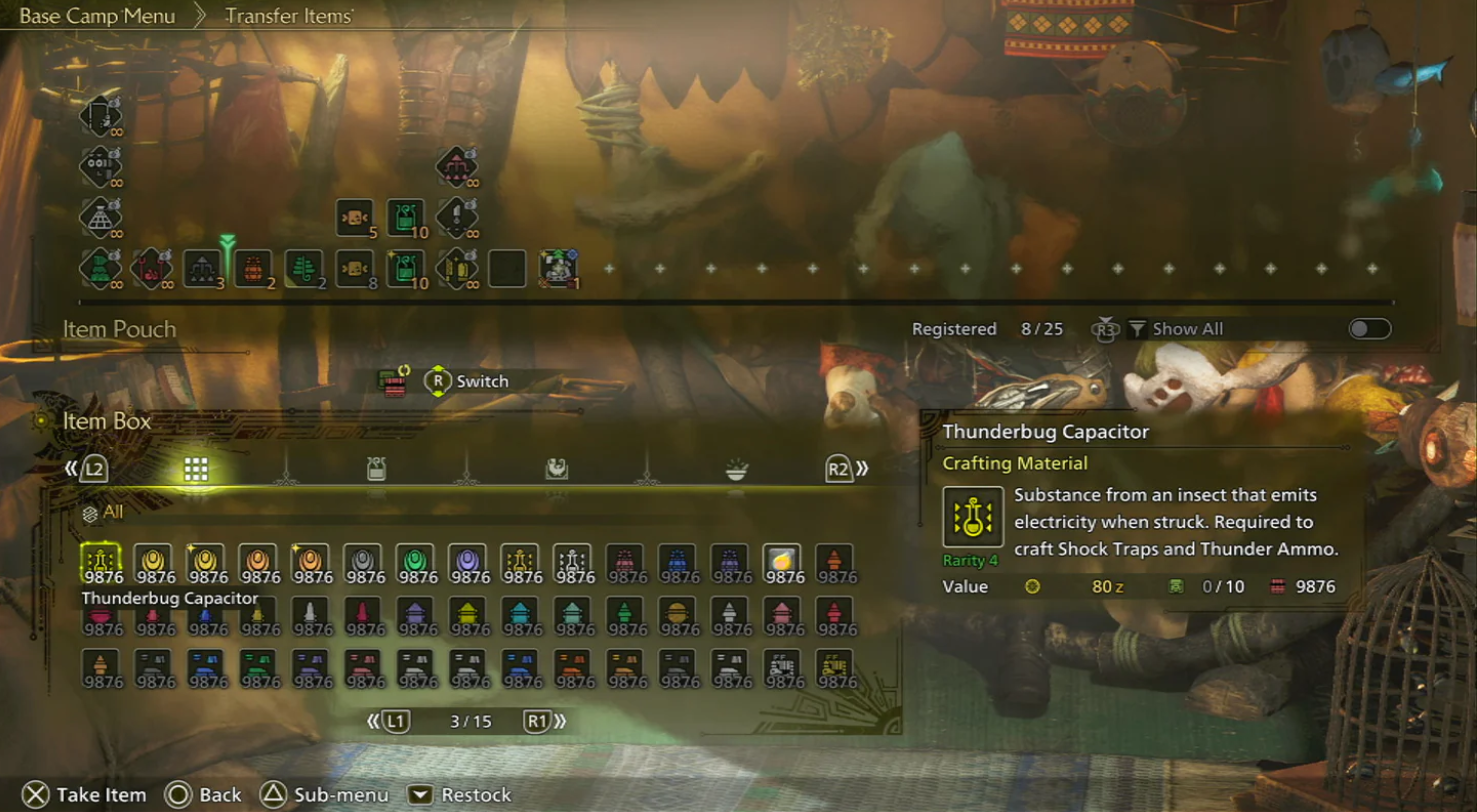Select the Thunderbug Capacitor item slot
Image resolution: width=1477 pixels, height=812 pixels.
click(x=100, y=563)
